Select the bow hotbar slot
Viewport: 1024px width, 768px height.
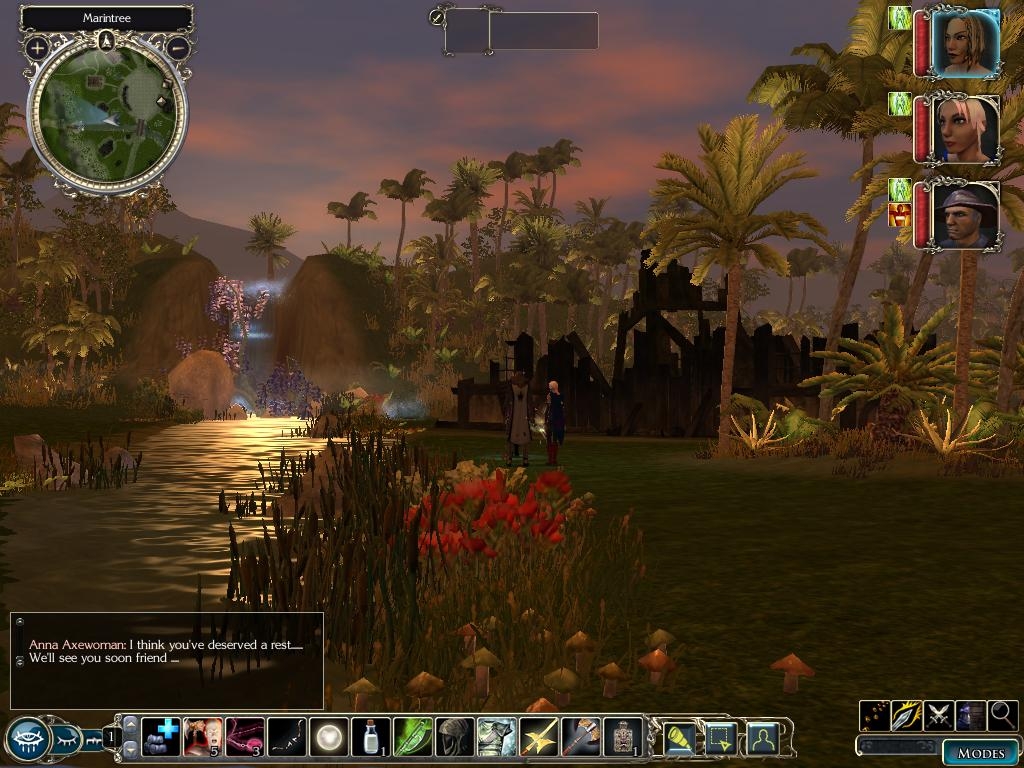click(x=287, y=737)
